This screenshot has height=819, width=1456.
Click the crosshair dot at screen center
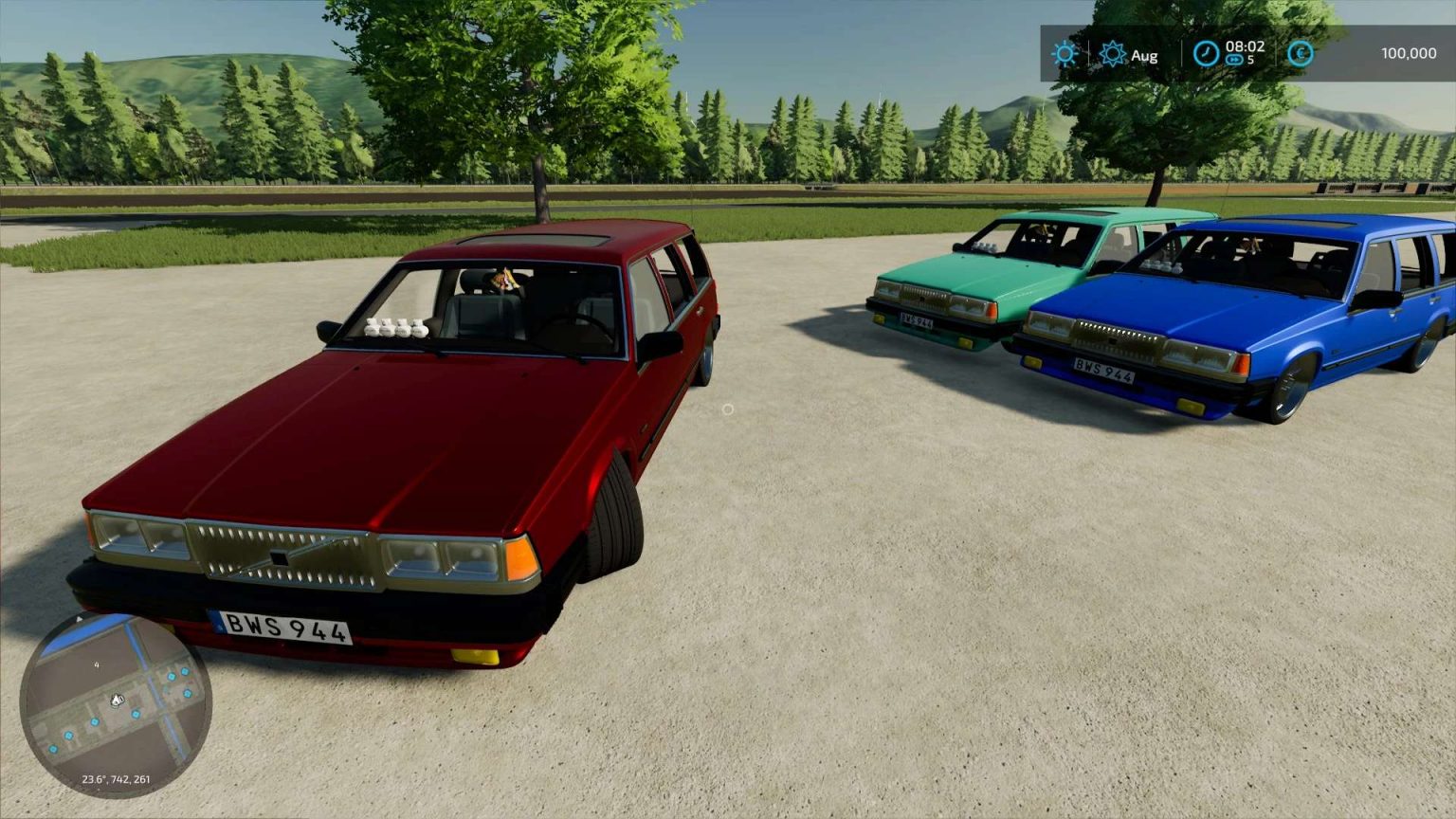point(728,409)
